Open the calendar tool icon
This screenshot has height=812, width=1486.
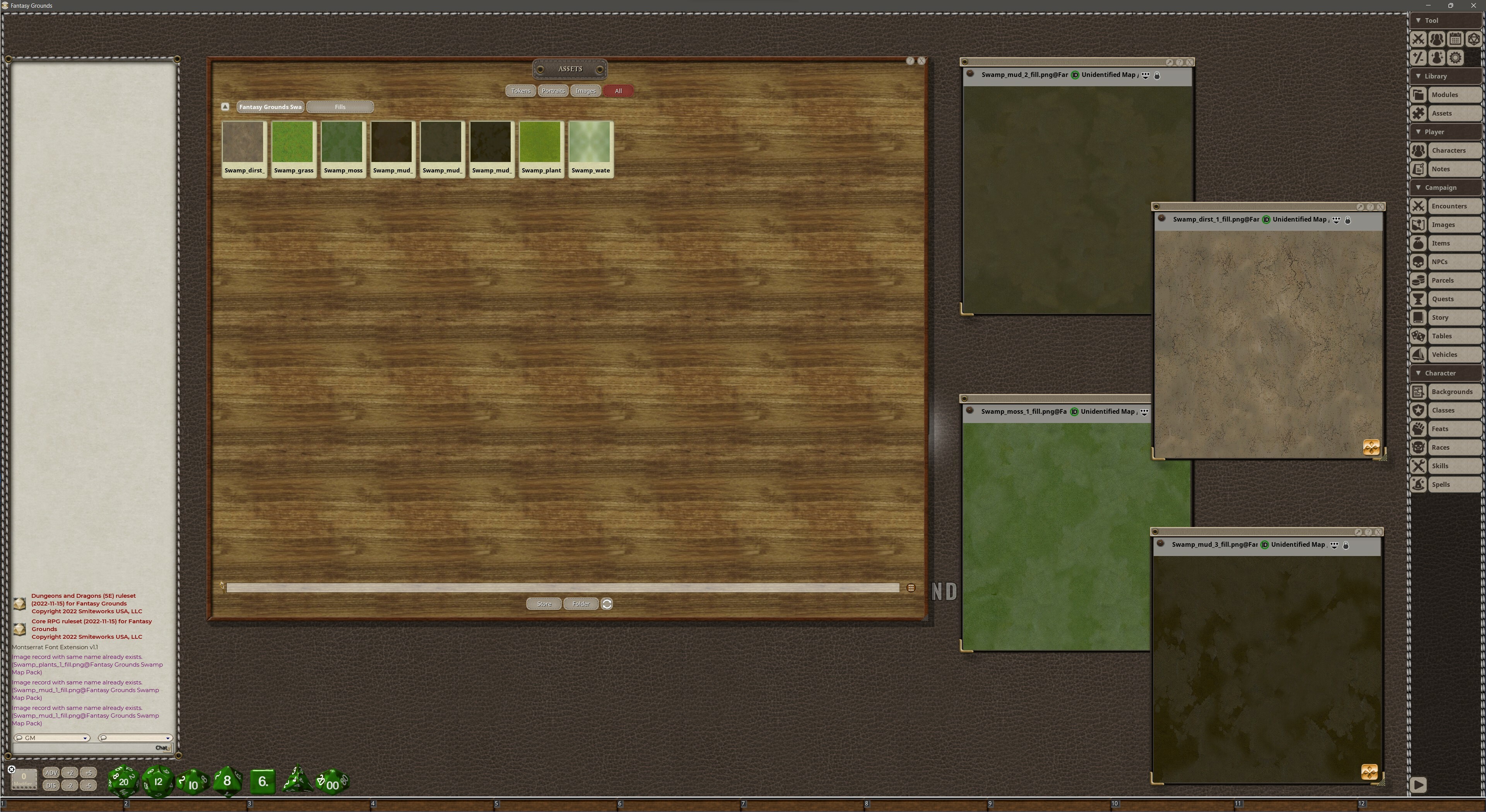tap(1455, 39)
